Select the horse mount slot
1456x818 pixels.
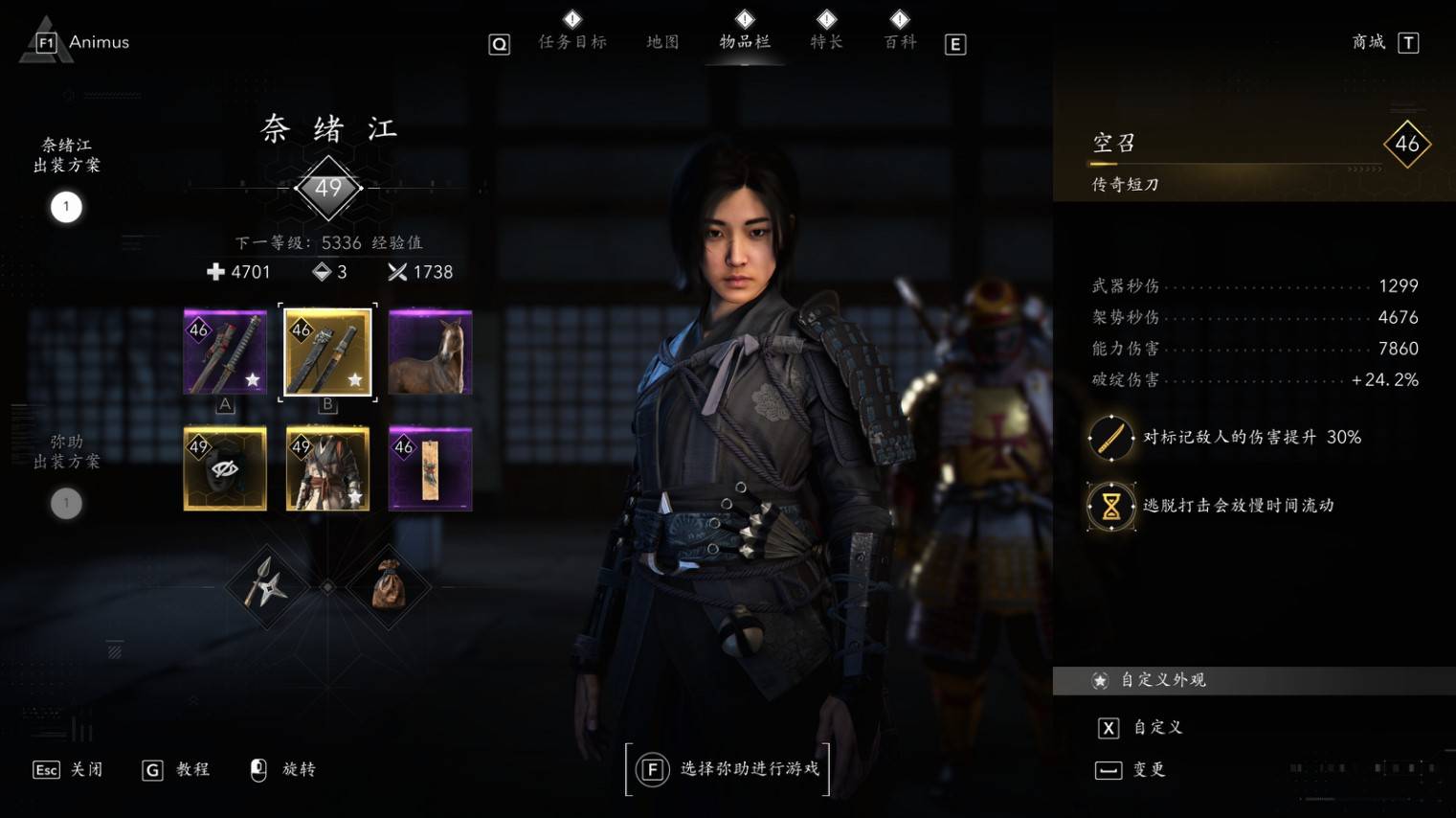(431, 352)
